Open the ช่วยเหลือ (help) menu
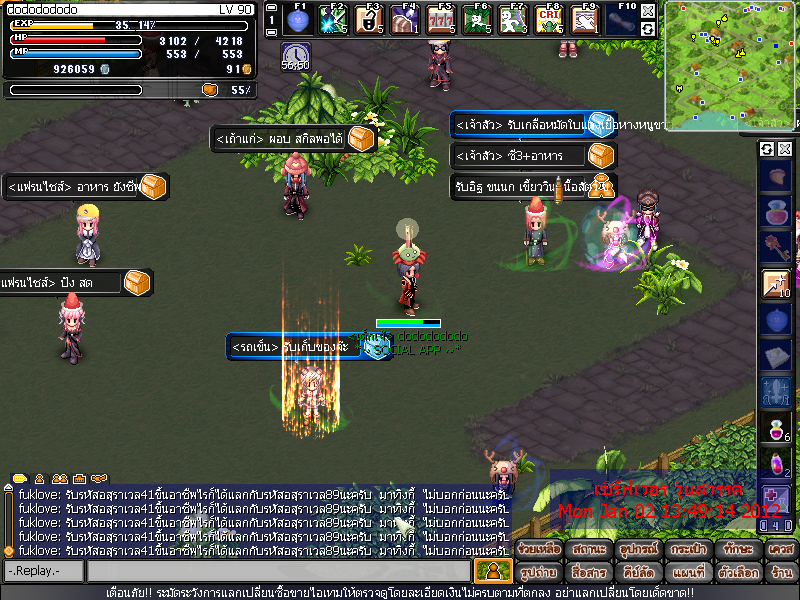Image resolution: width=800 pixels, height=600 pixels. click(538, 550)
